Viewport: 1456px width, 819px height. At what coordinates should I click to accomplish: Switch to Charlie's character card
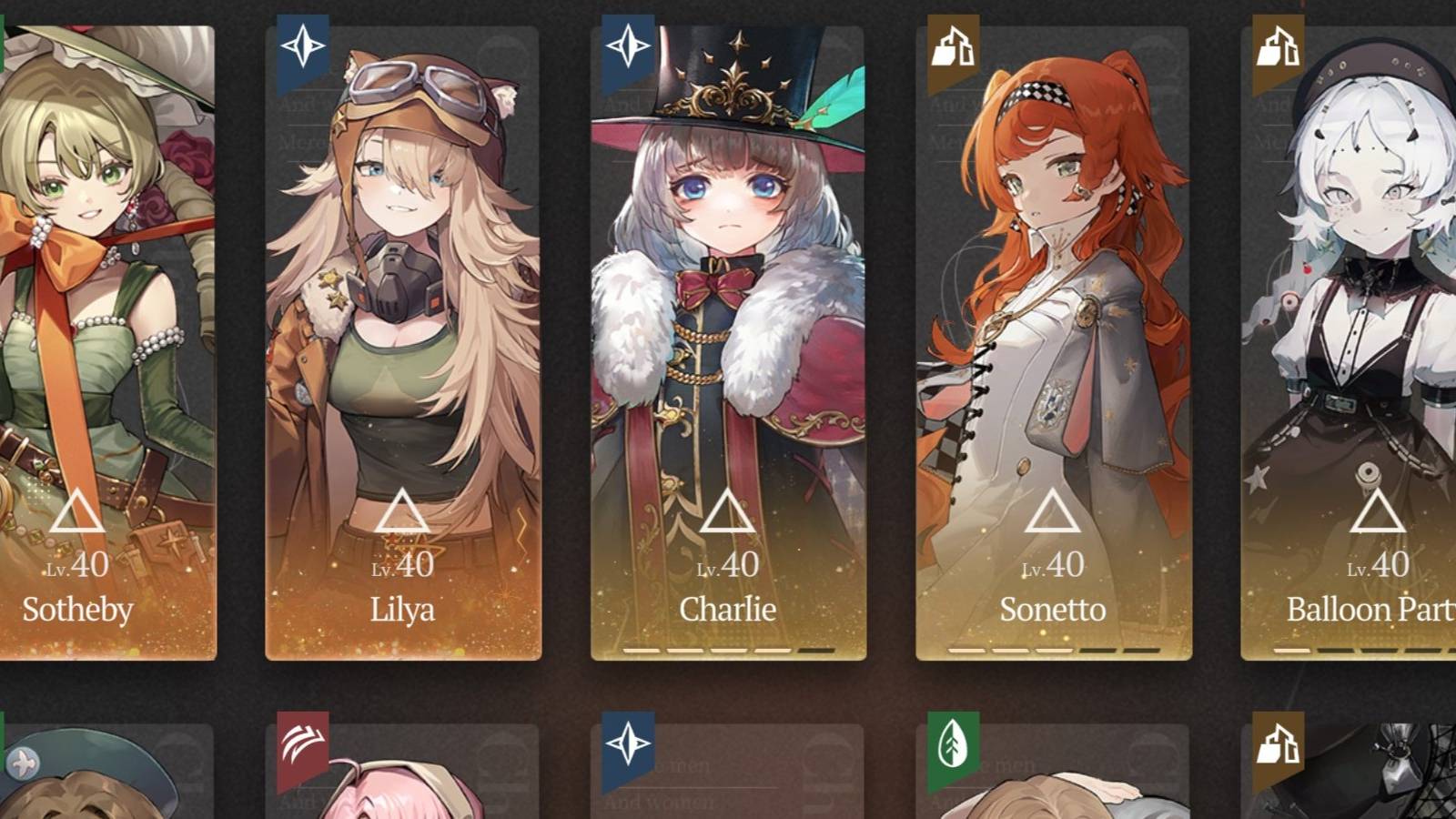(x=726, y=318)
